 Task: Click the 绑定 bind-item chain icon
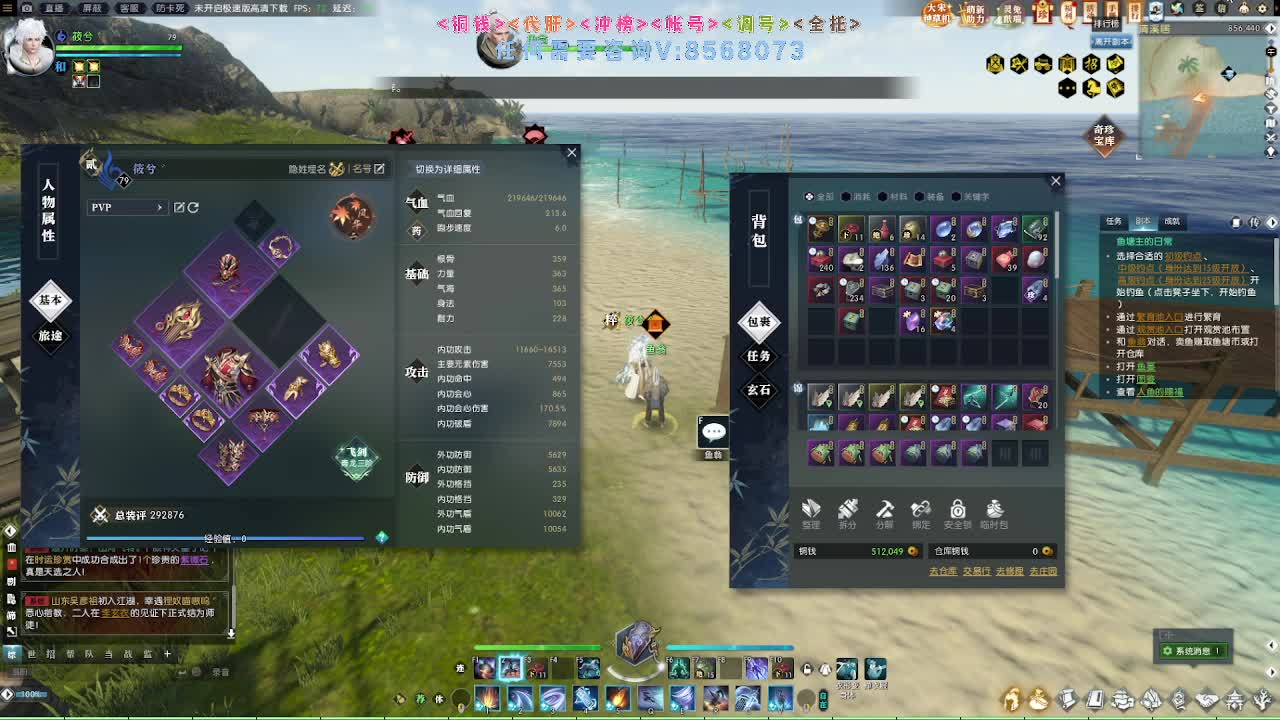[921, 512]
